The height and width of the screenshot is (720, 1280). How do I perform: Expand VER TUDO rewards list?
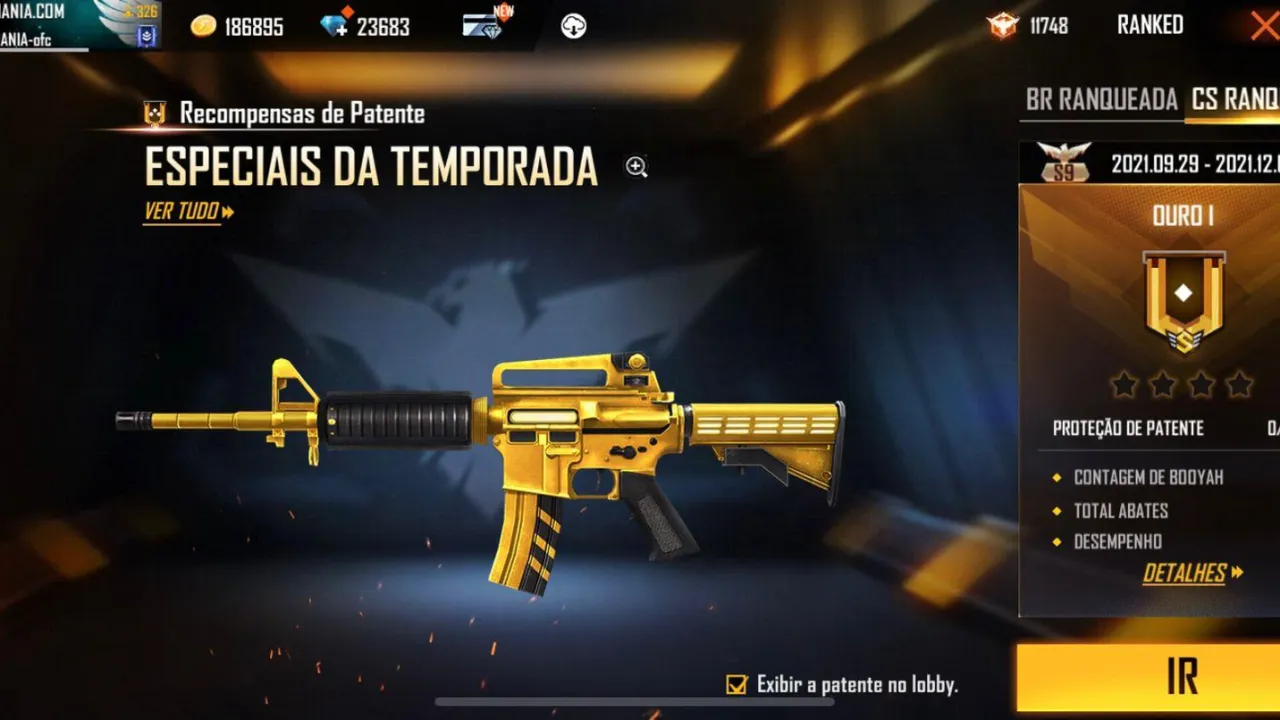pos(180,213)
